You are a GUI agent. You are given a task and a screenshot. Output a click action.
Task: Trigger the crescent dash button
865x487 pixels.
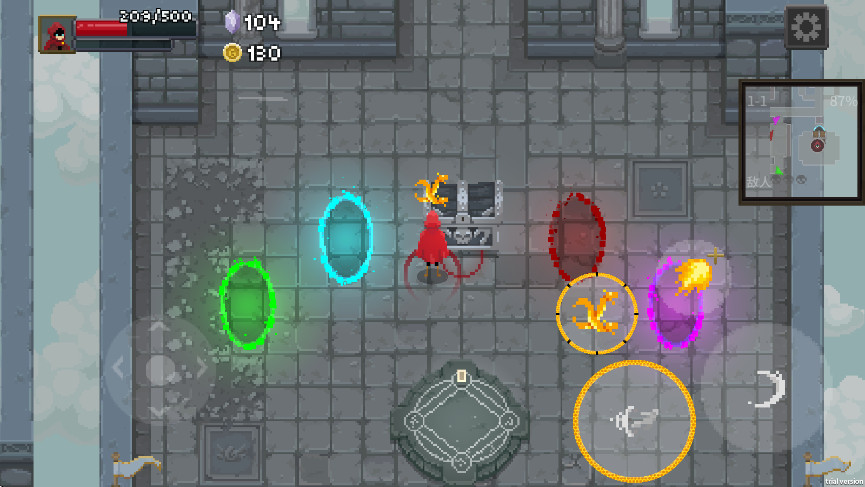click(x=766, y=388)
